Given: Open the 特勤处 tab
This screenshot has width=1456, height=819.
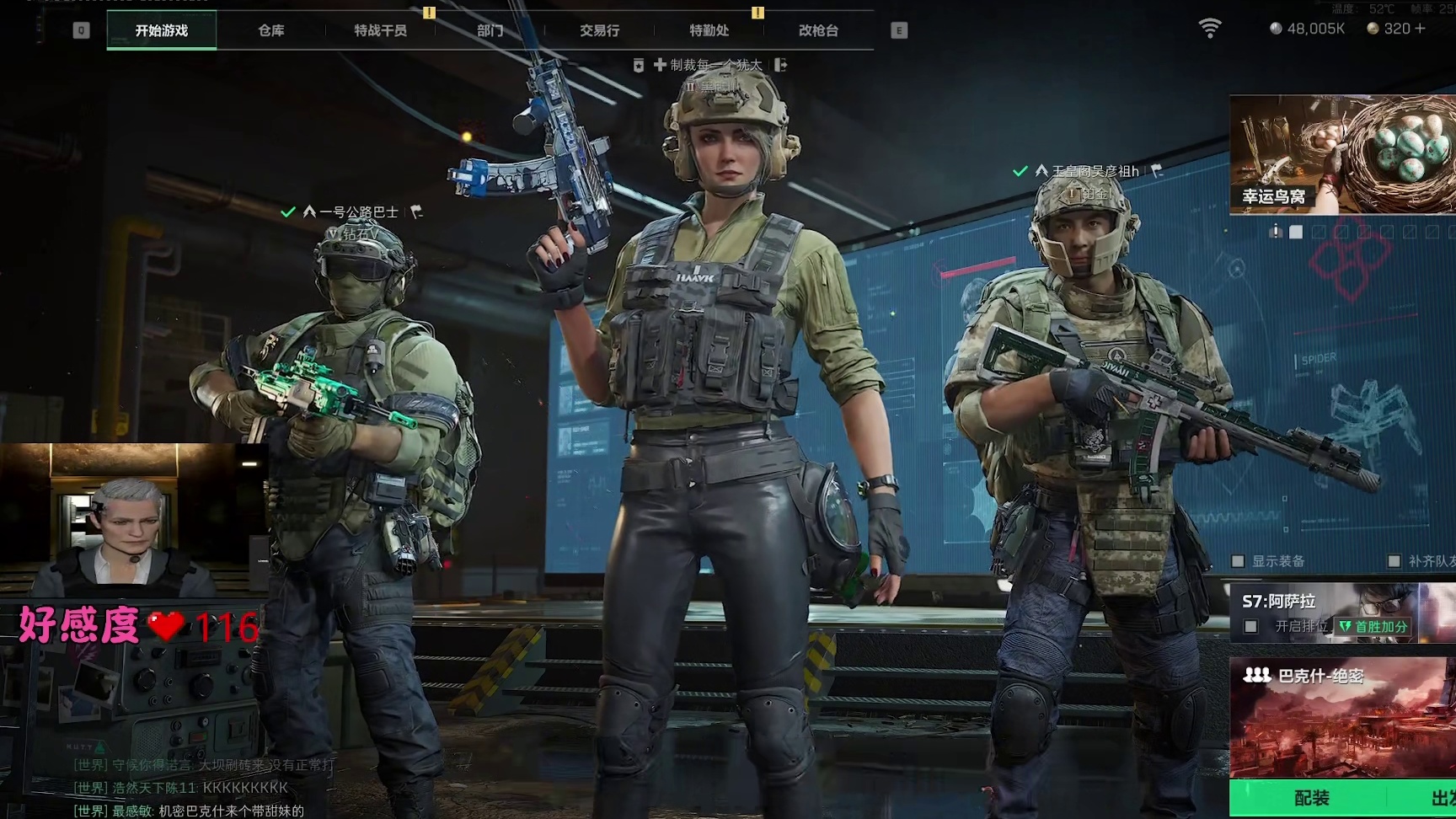Looking at the screenshot, I should pos(709,30).
